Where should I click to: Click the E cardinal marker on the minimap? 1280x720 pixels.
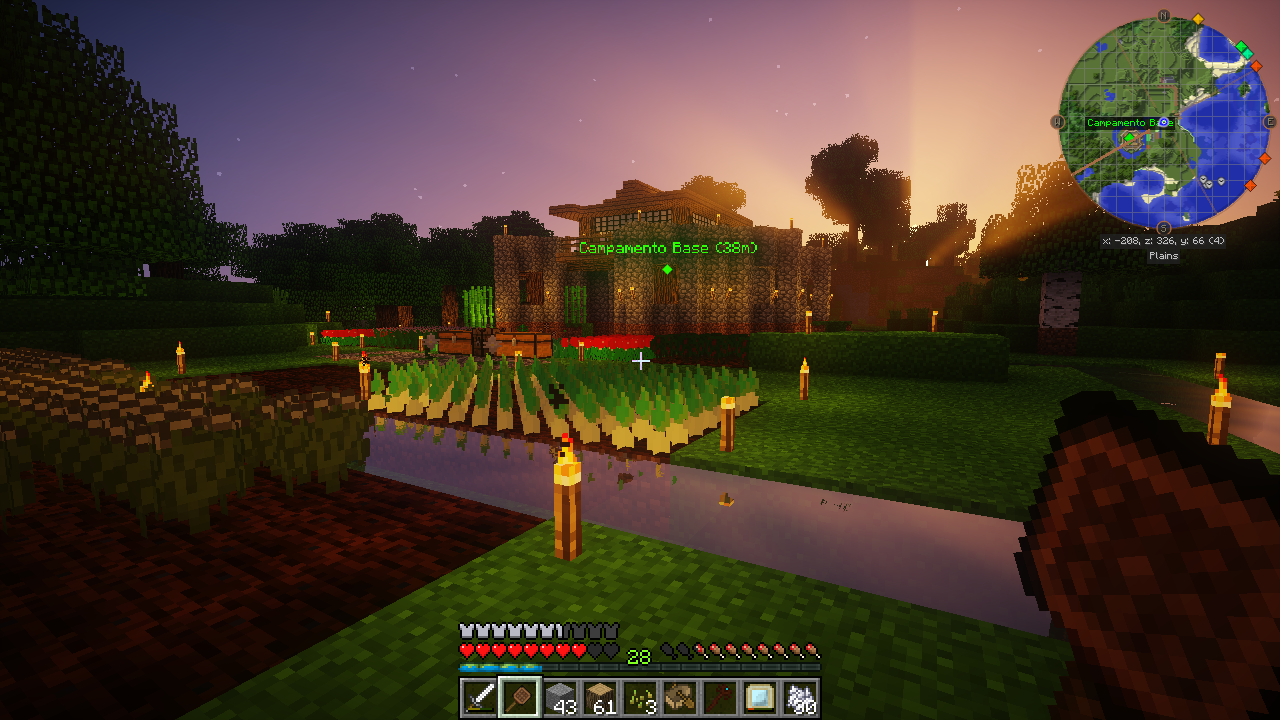(x=1269, y=121)
